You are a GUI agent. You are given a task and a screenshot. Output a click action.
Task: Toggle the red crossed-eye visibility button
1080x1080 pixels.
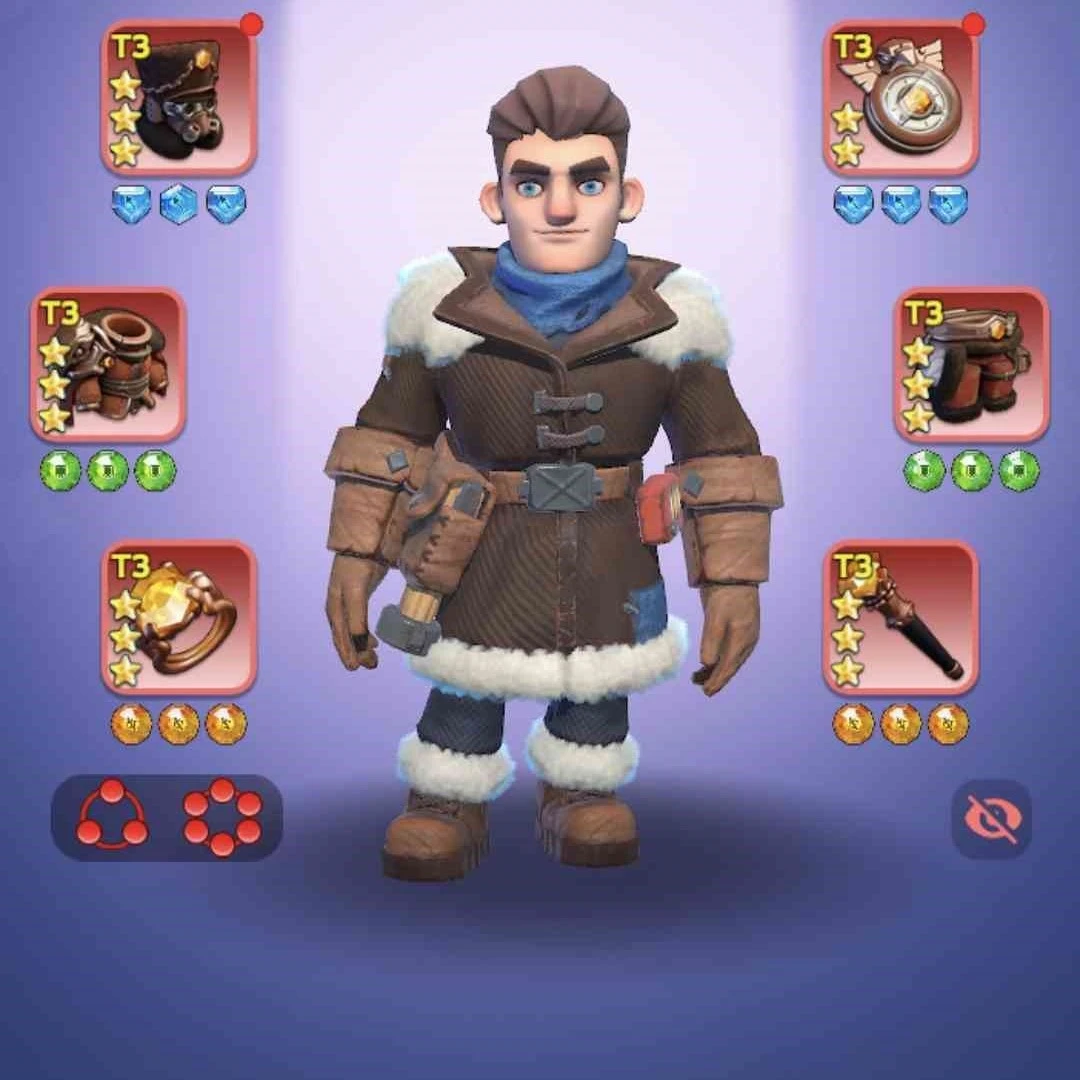pyautogui.click(x=990, y=819)
